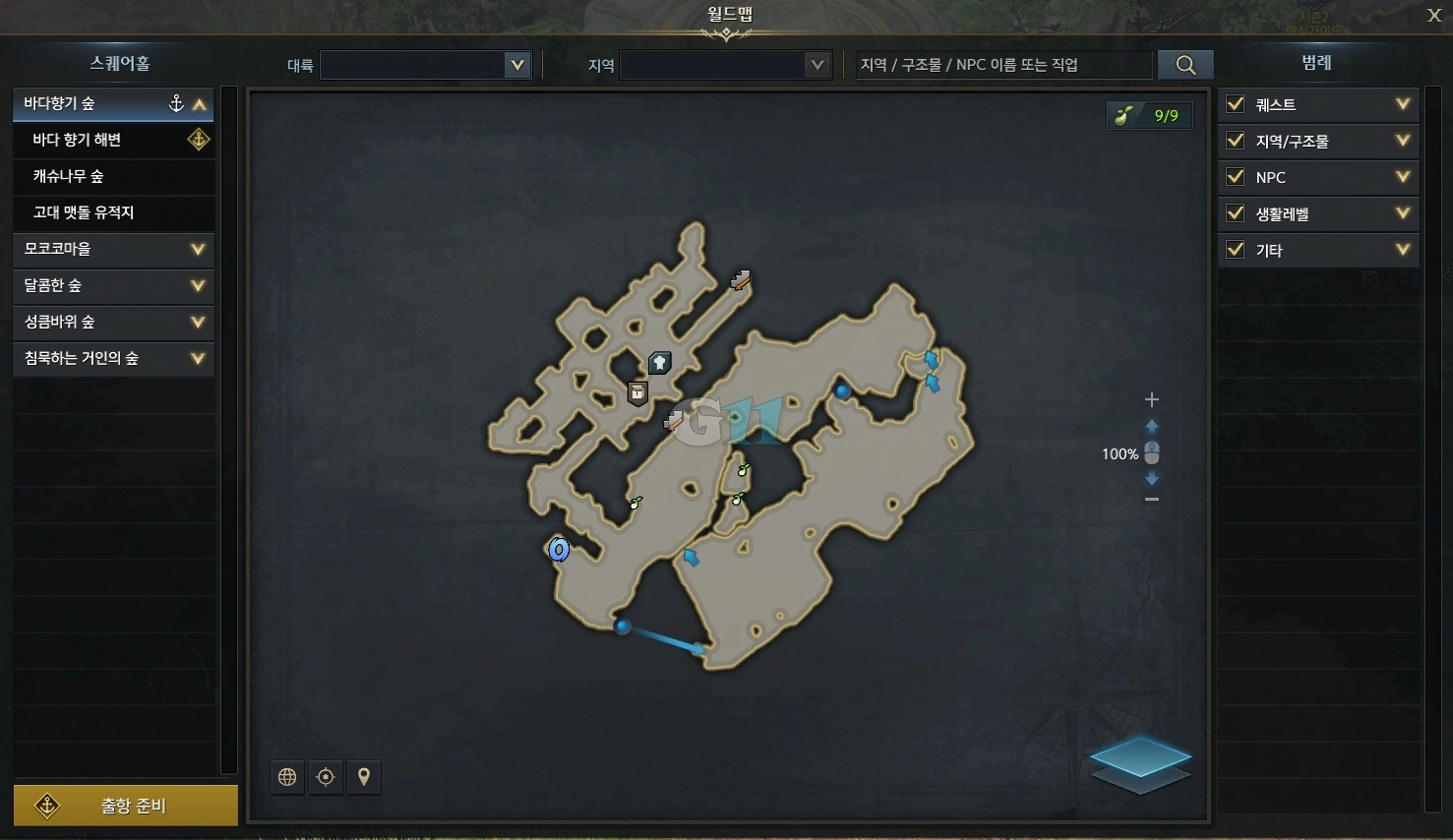Open the 지역 dropdown selector
Screen dimensions: 1453x840
coord(725,65)
